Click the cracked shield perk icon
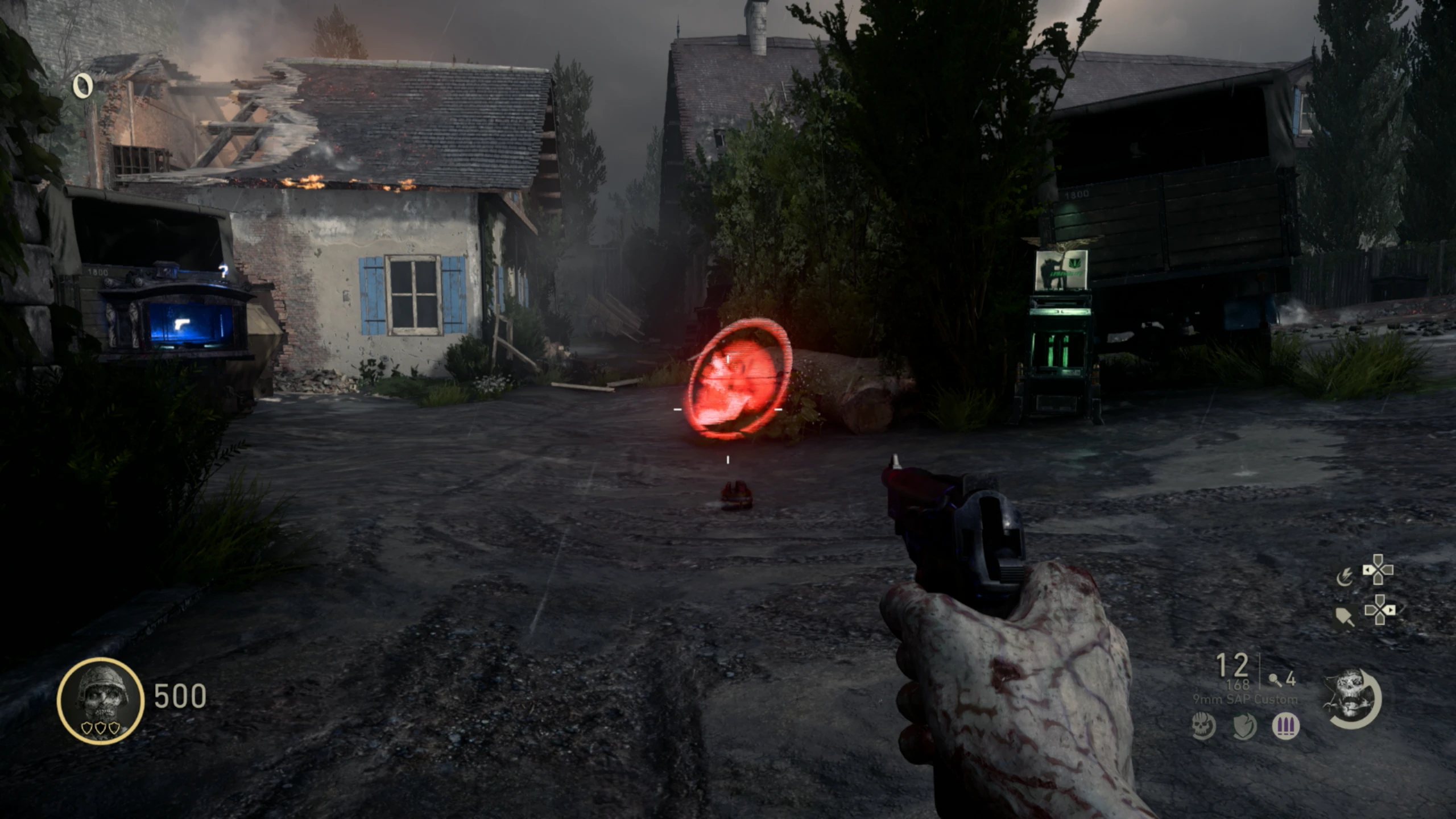Image resolution: width=1456 pixels, height=819 pixels. tap(1244, 726)
